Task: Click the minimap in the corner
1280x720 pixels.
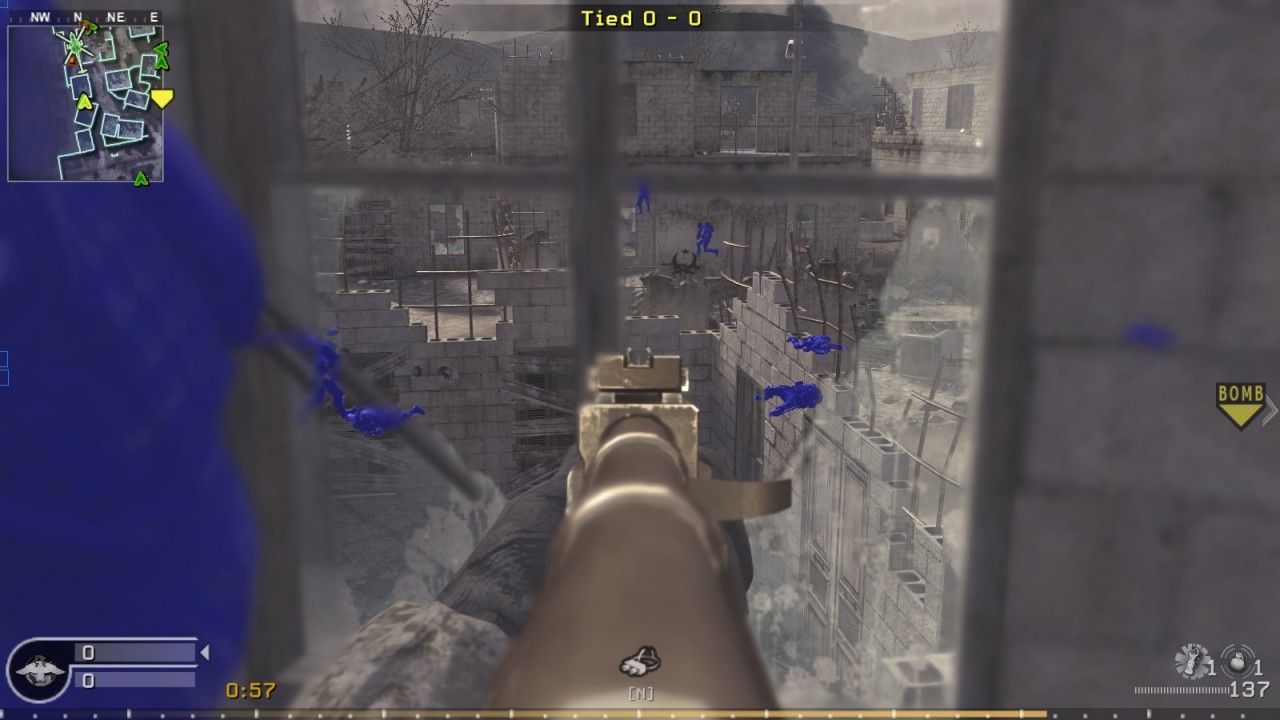Action: pyautogui.click(x=85, y=103)
